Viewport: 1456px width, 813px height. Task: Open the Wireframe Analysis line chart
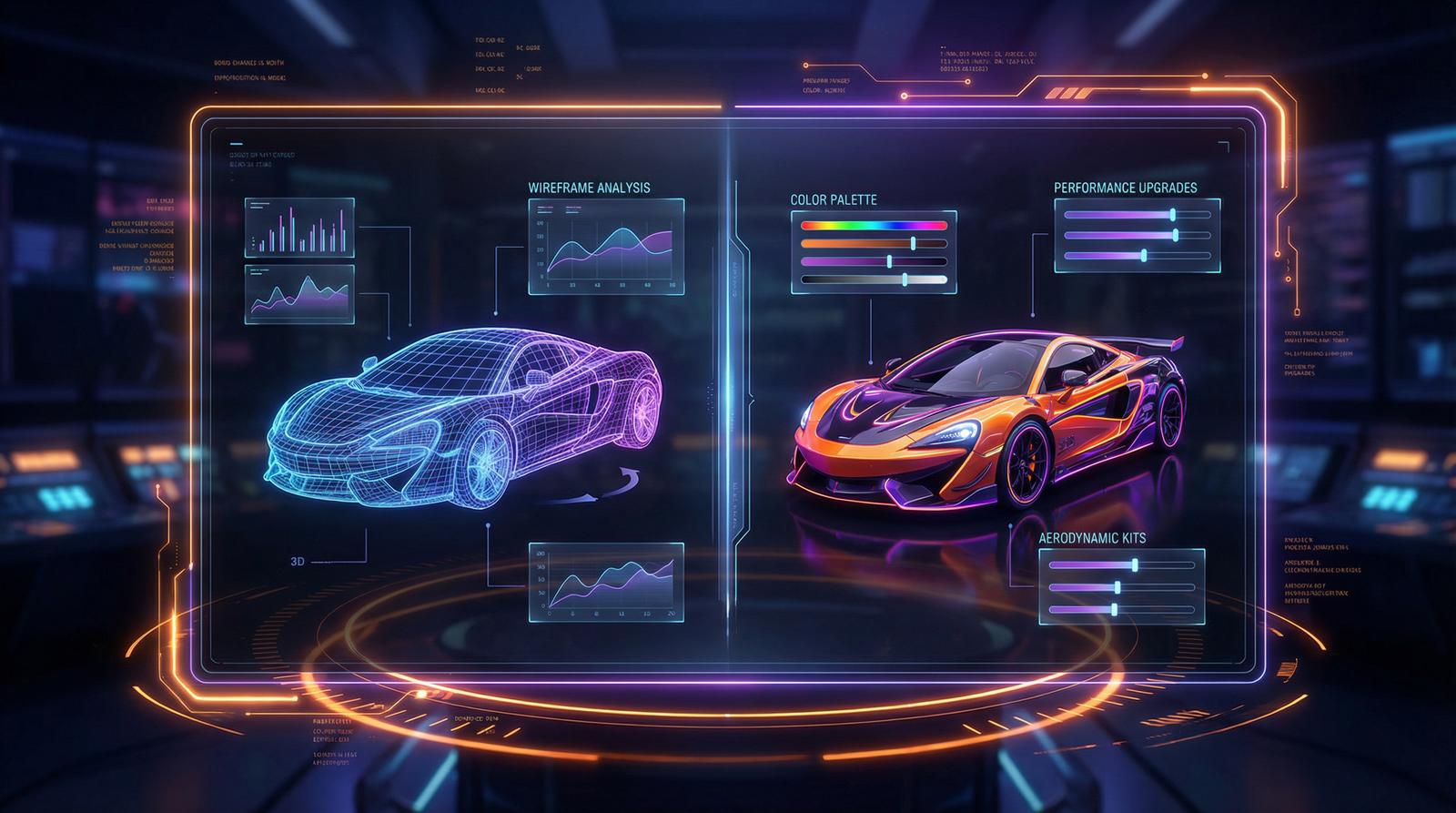click(x=606, y=247)
